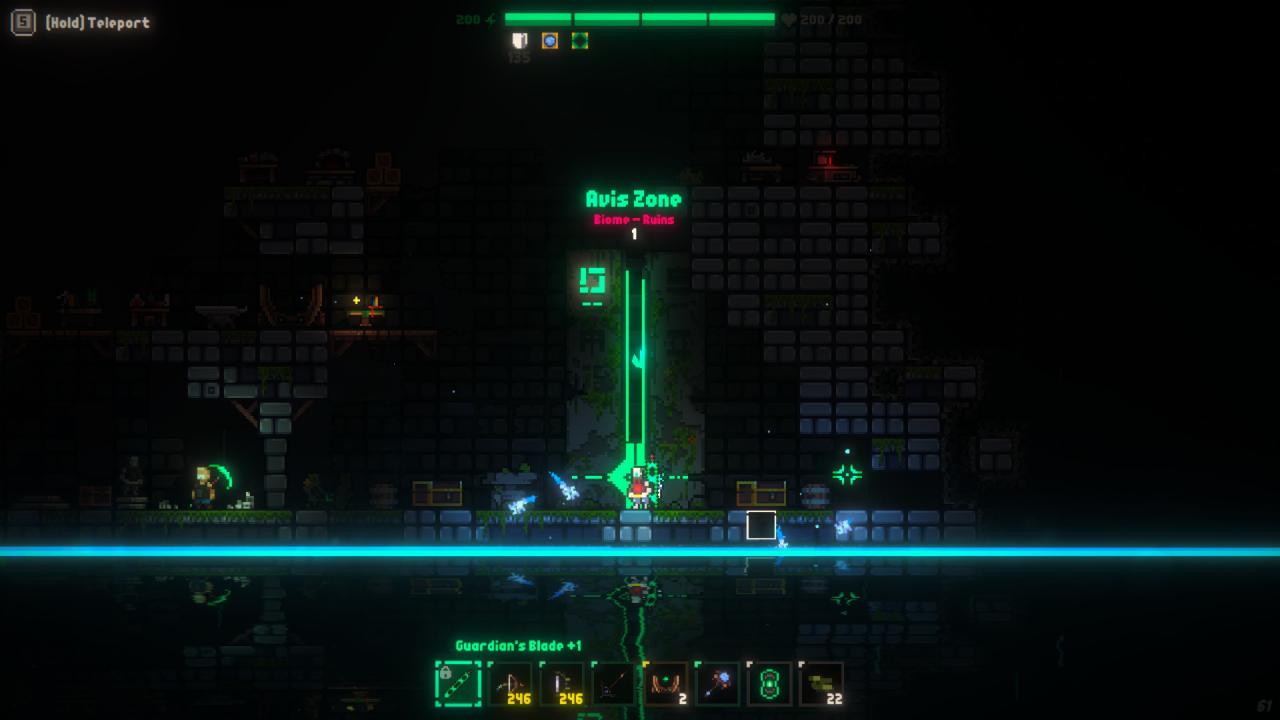The height and width of the screenshot is (720, 1280).
Task: Click the green square buff icon
Action: click(x=579, y=41)
